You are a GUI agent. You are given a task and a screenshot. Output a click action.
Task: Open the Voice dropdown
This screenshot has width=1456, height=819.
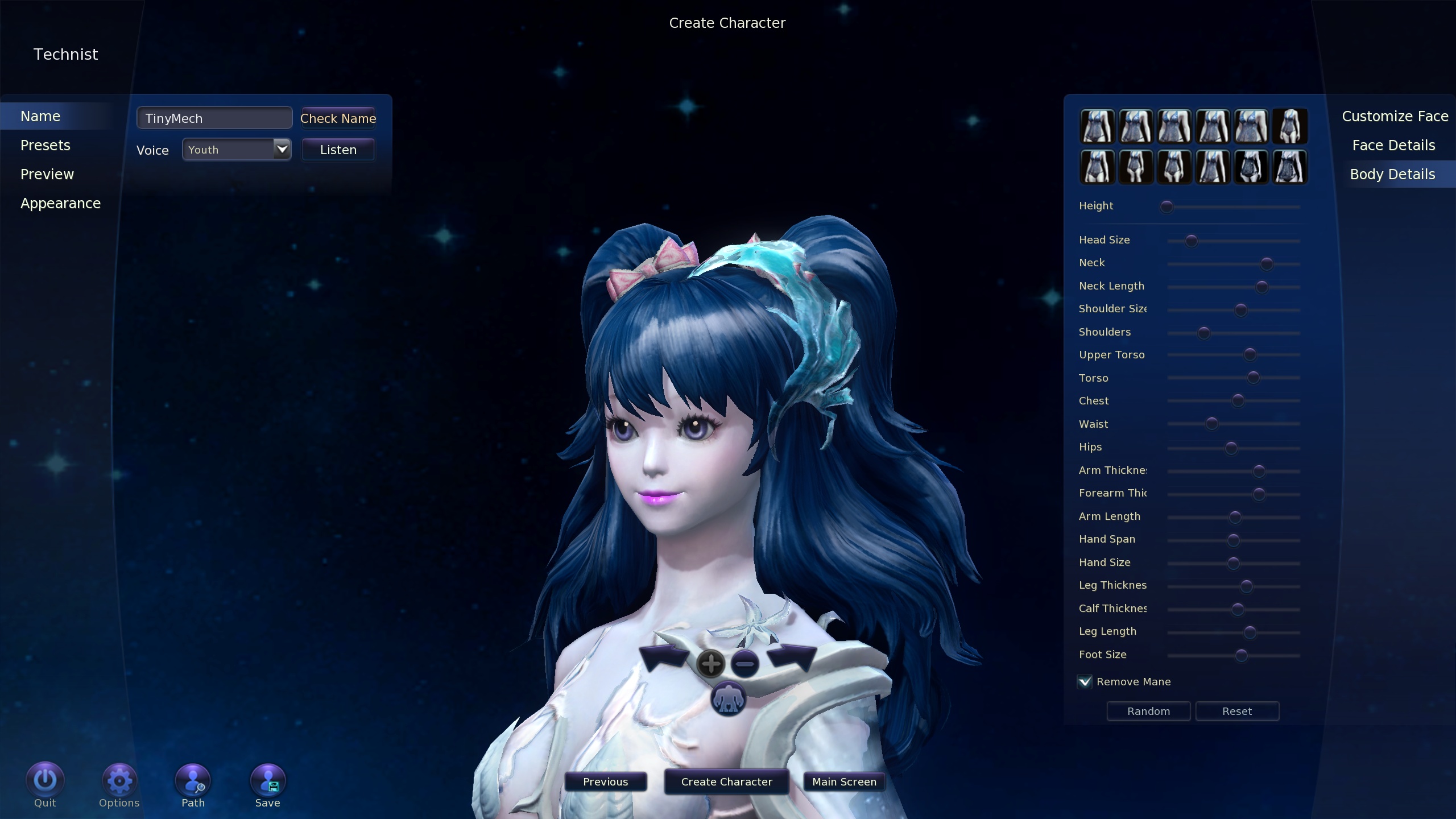(282, 150)
